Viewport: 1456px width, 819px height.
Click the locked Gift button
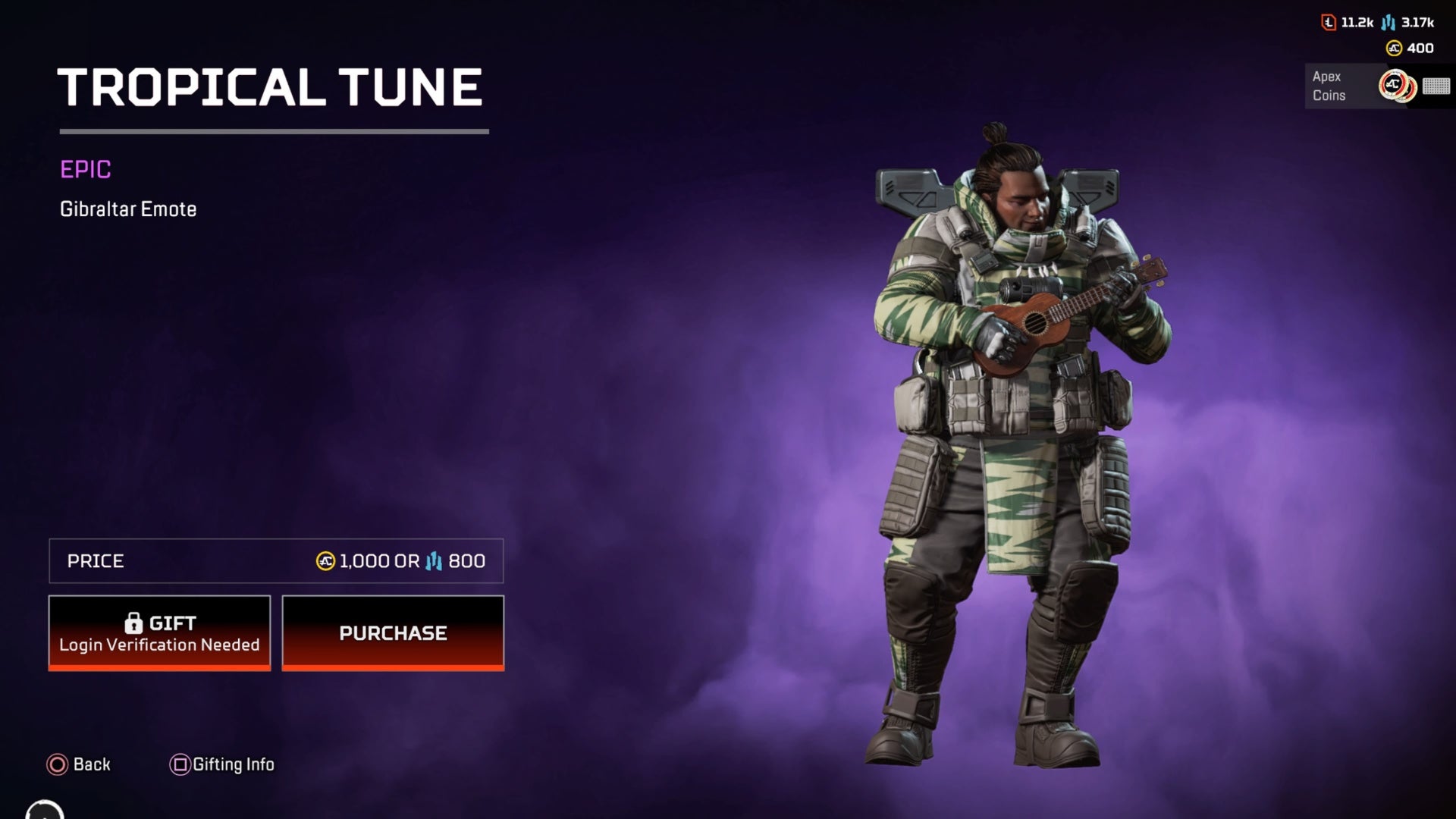click(159, 633)
